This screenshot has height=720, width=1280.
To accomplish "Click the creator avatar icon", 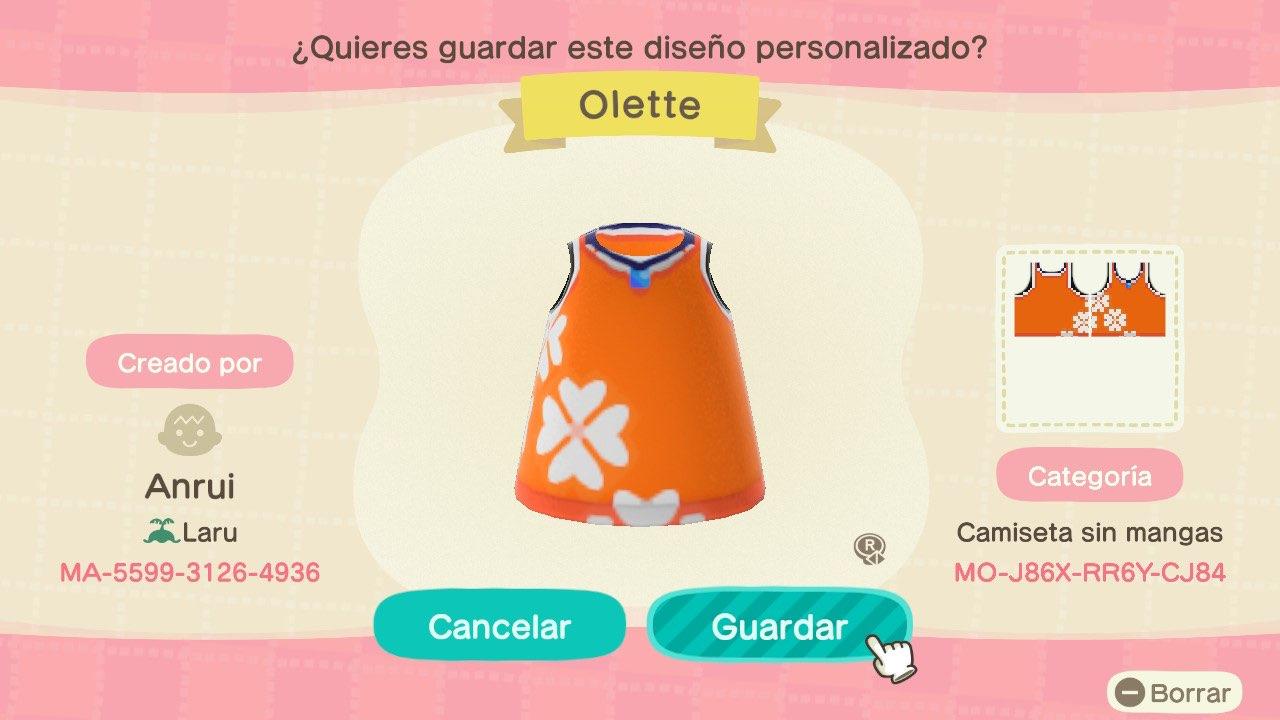I will click(x=190, y=430).
